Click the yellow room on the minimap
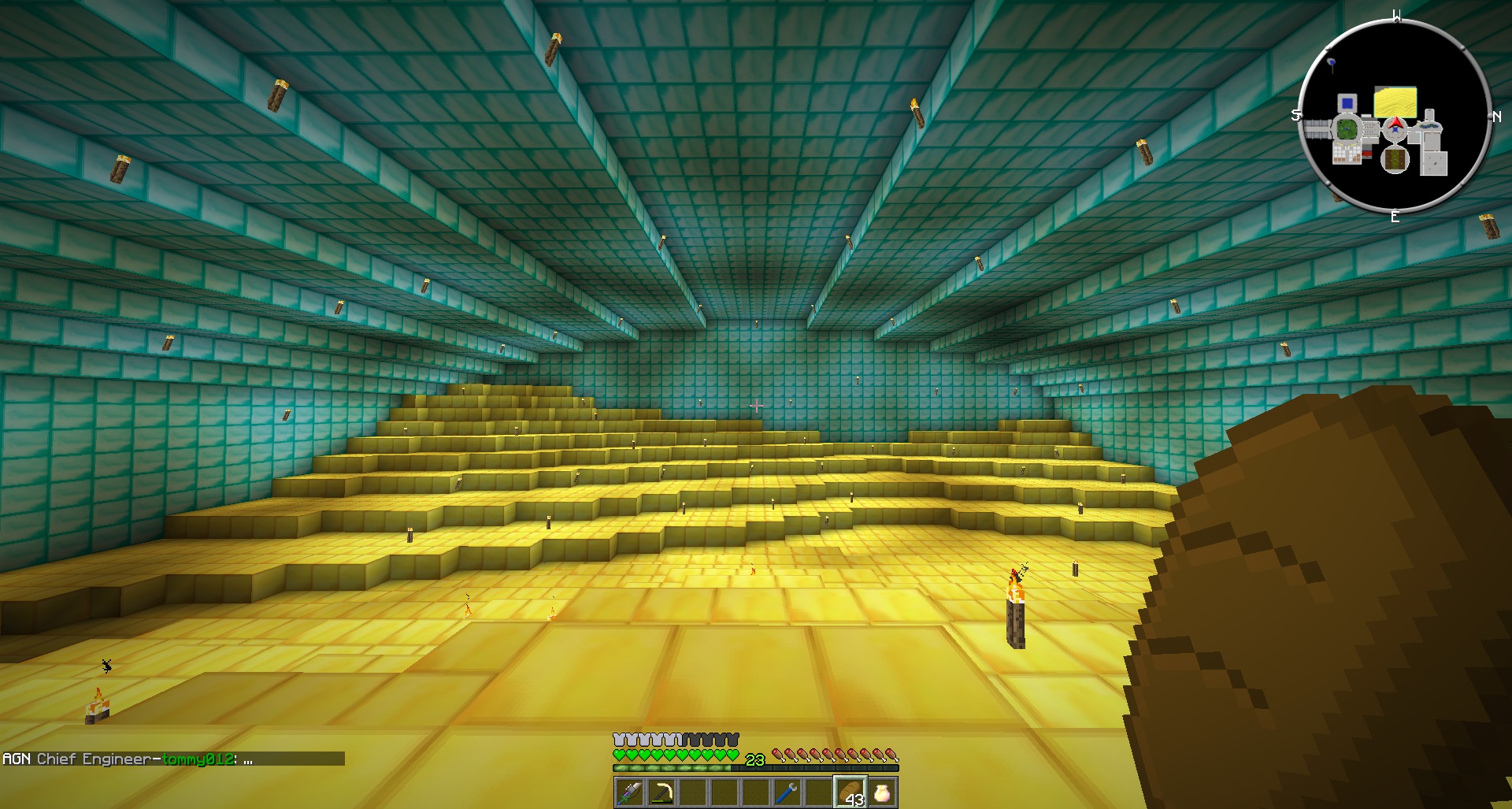Image resolution: width=1512 pixels, height=809 pixels. (x=1395, y=102)
